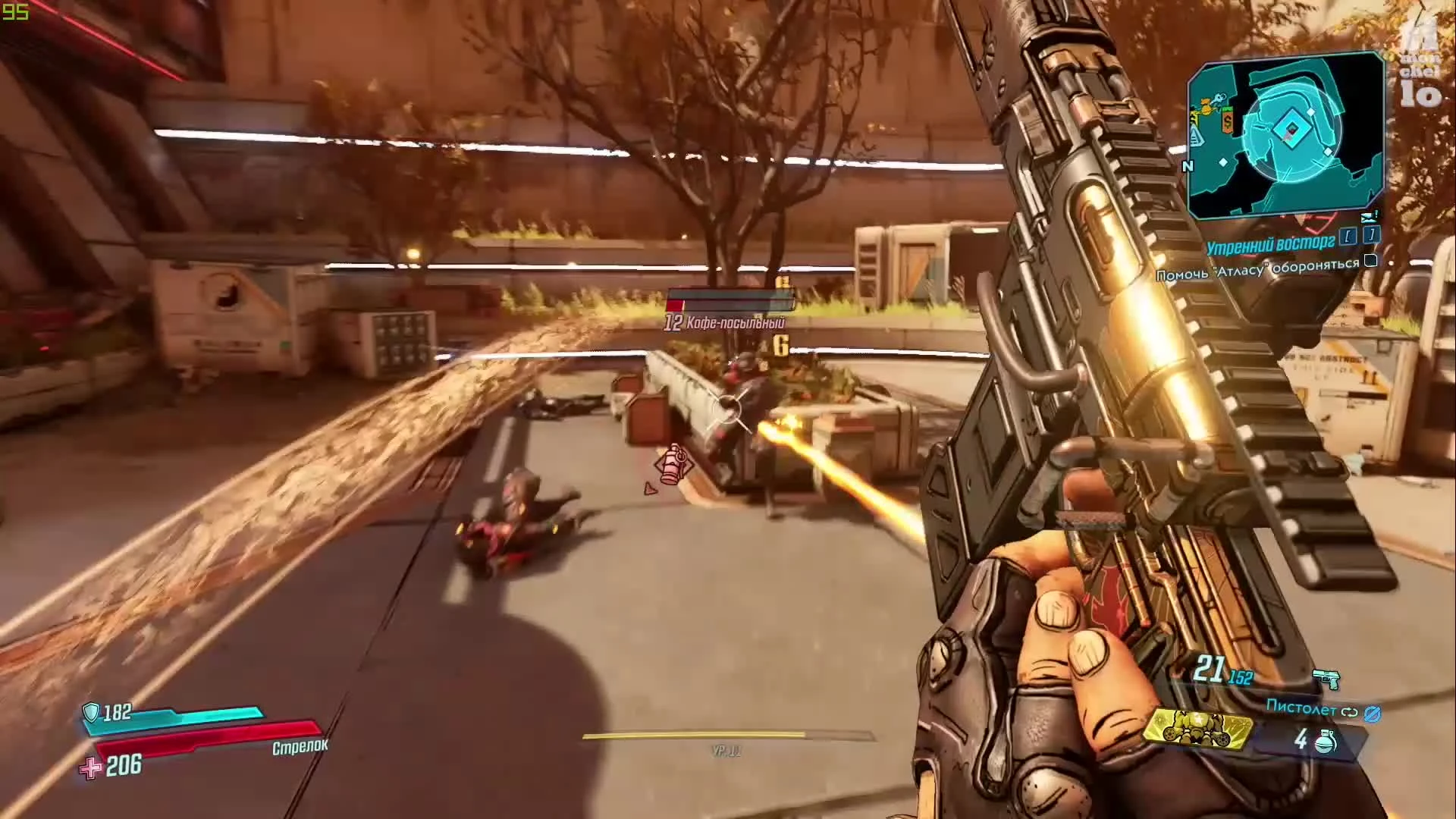Select the mission title 'Утренний восторг'
Screen dimensions: 1456x819
tap(1270, 244)
